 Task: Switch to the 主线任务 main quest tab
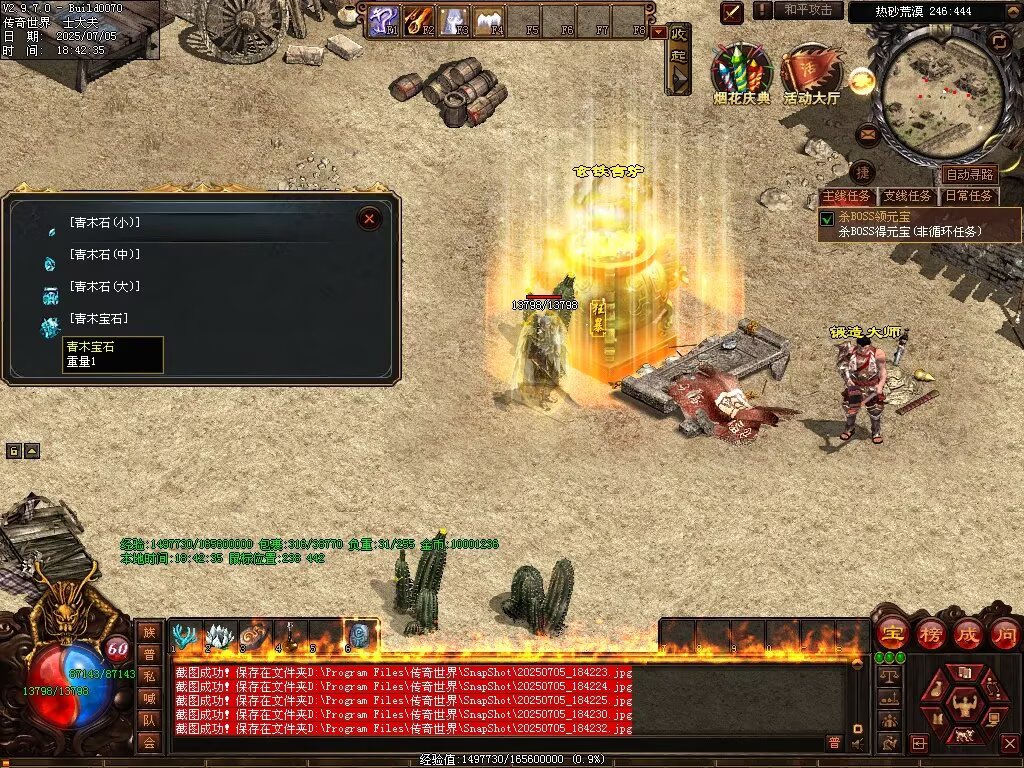click(x=846, y=196)
